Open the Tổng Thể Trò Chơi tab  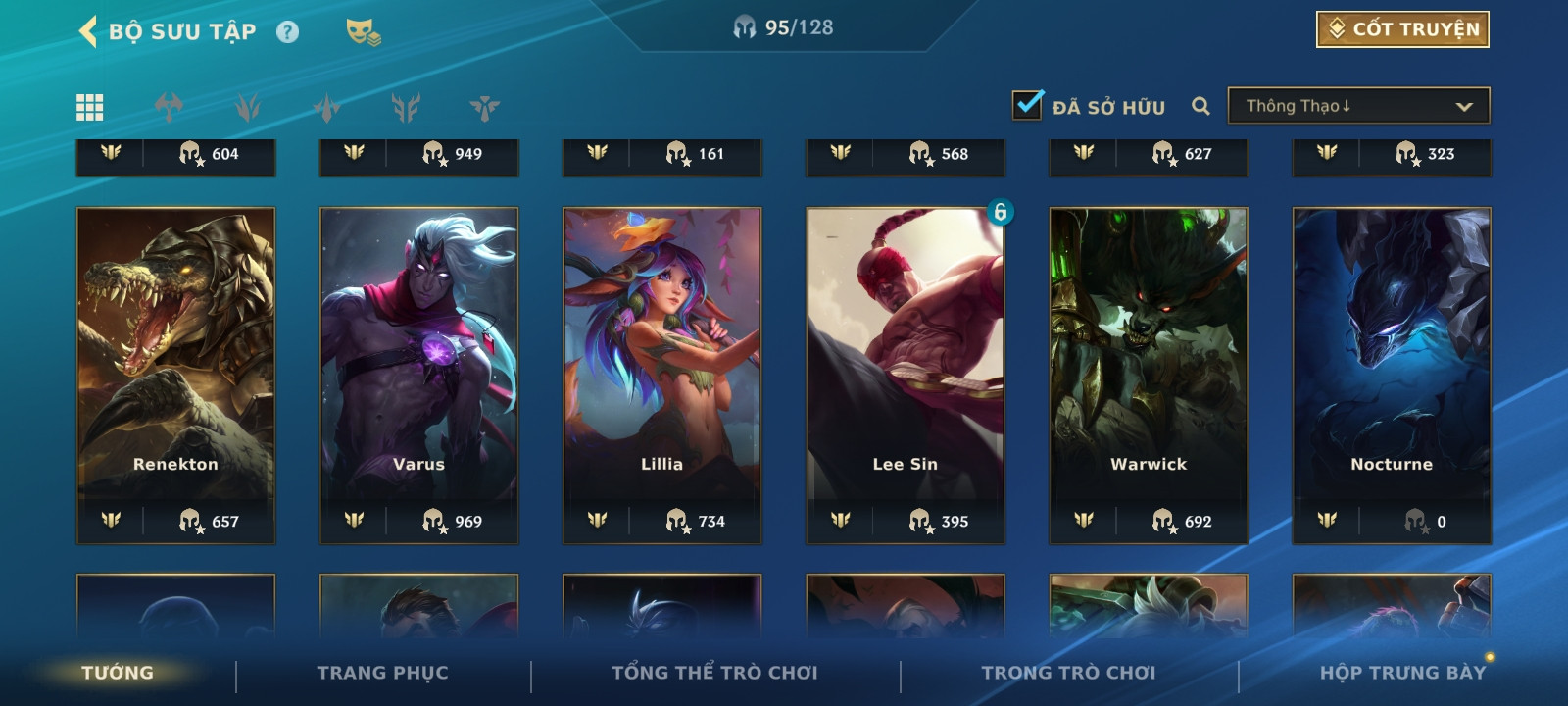pyautogui.click(x=714, y=673)
